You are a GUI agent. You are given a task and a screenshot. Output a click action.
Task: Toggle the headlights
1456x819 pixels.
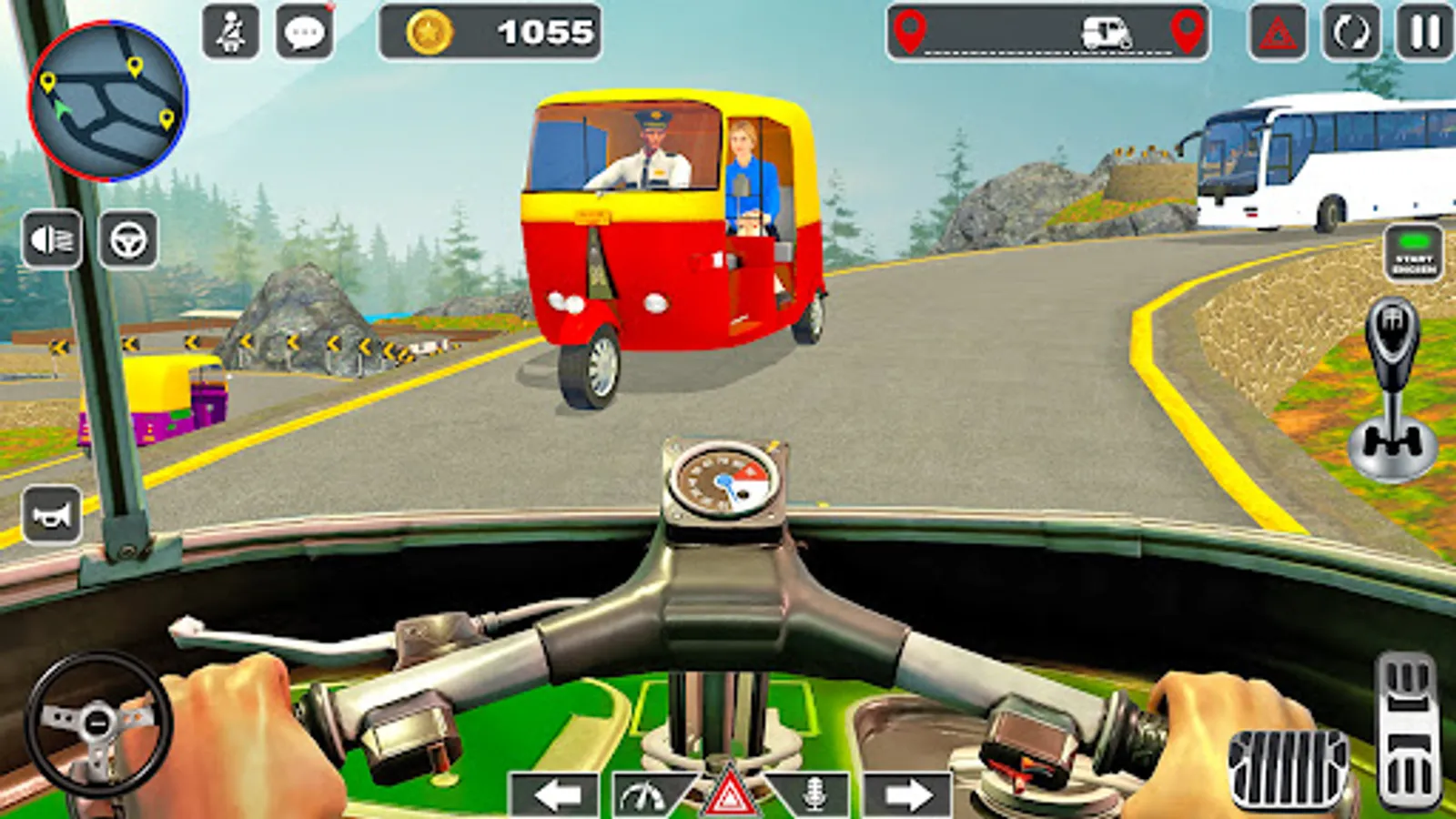(52, 240)
